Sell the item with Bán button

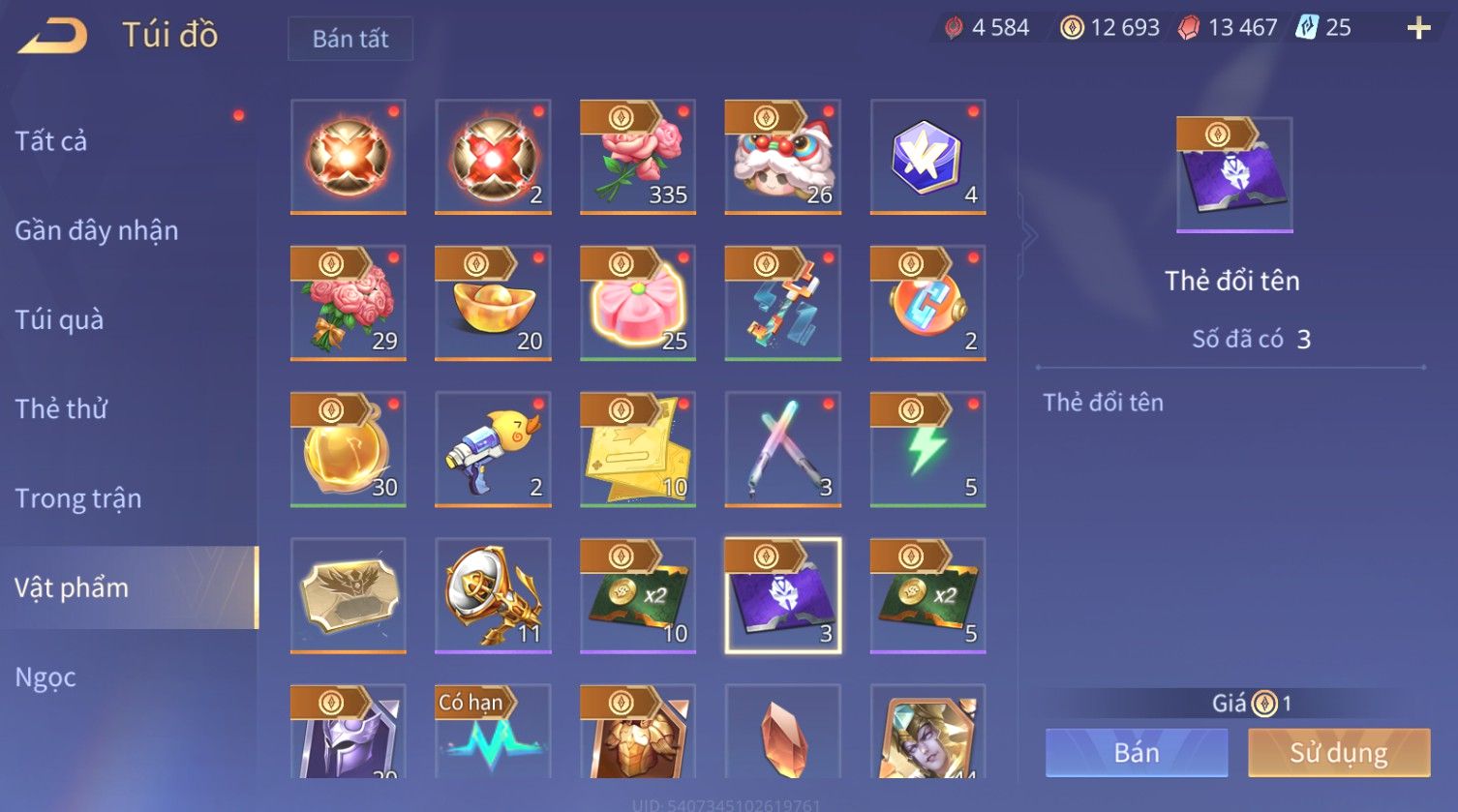pos(1137,752)
